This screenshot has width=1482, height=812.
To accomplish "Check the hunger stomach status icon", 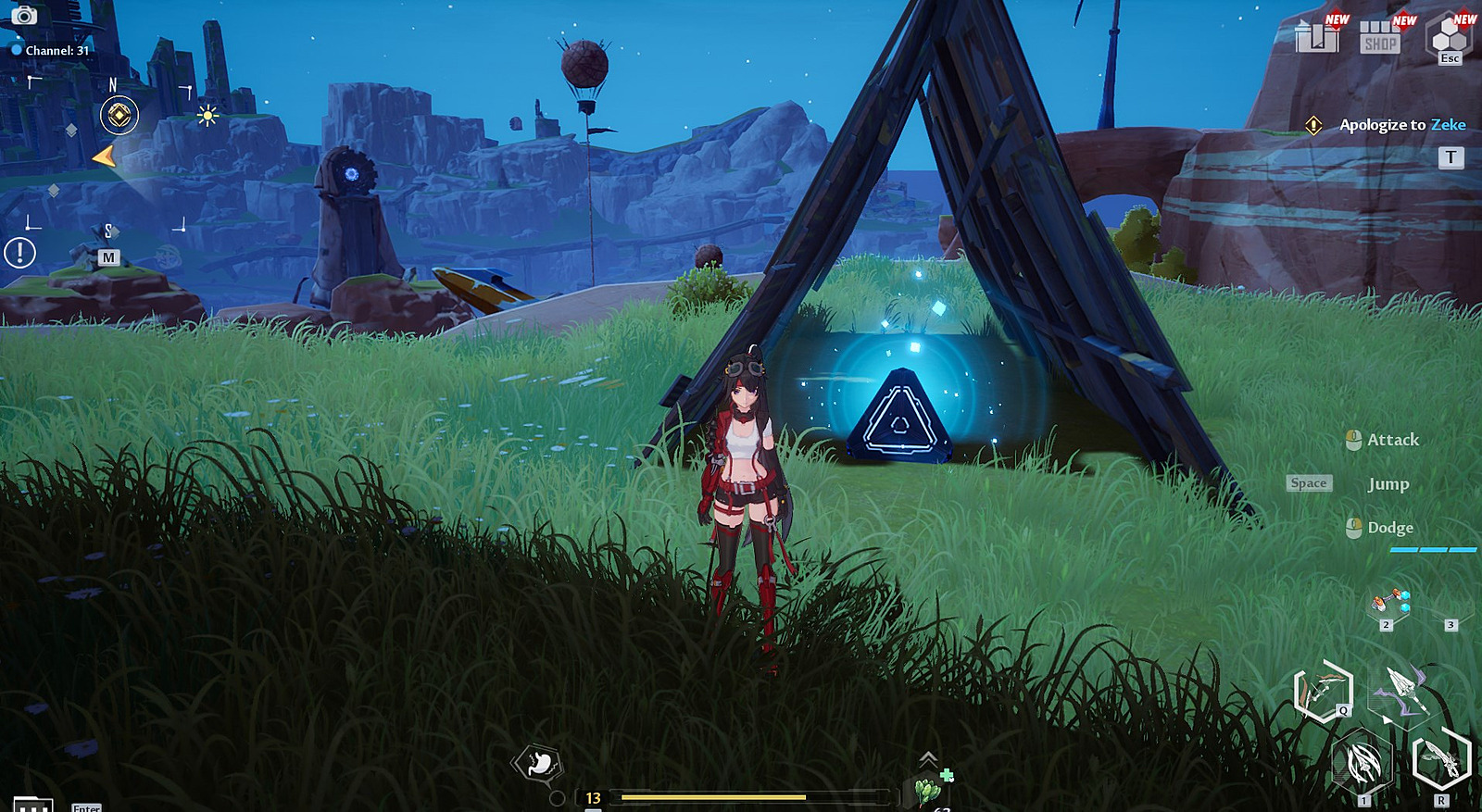I will [537, 763].
